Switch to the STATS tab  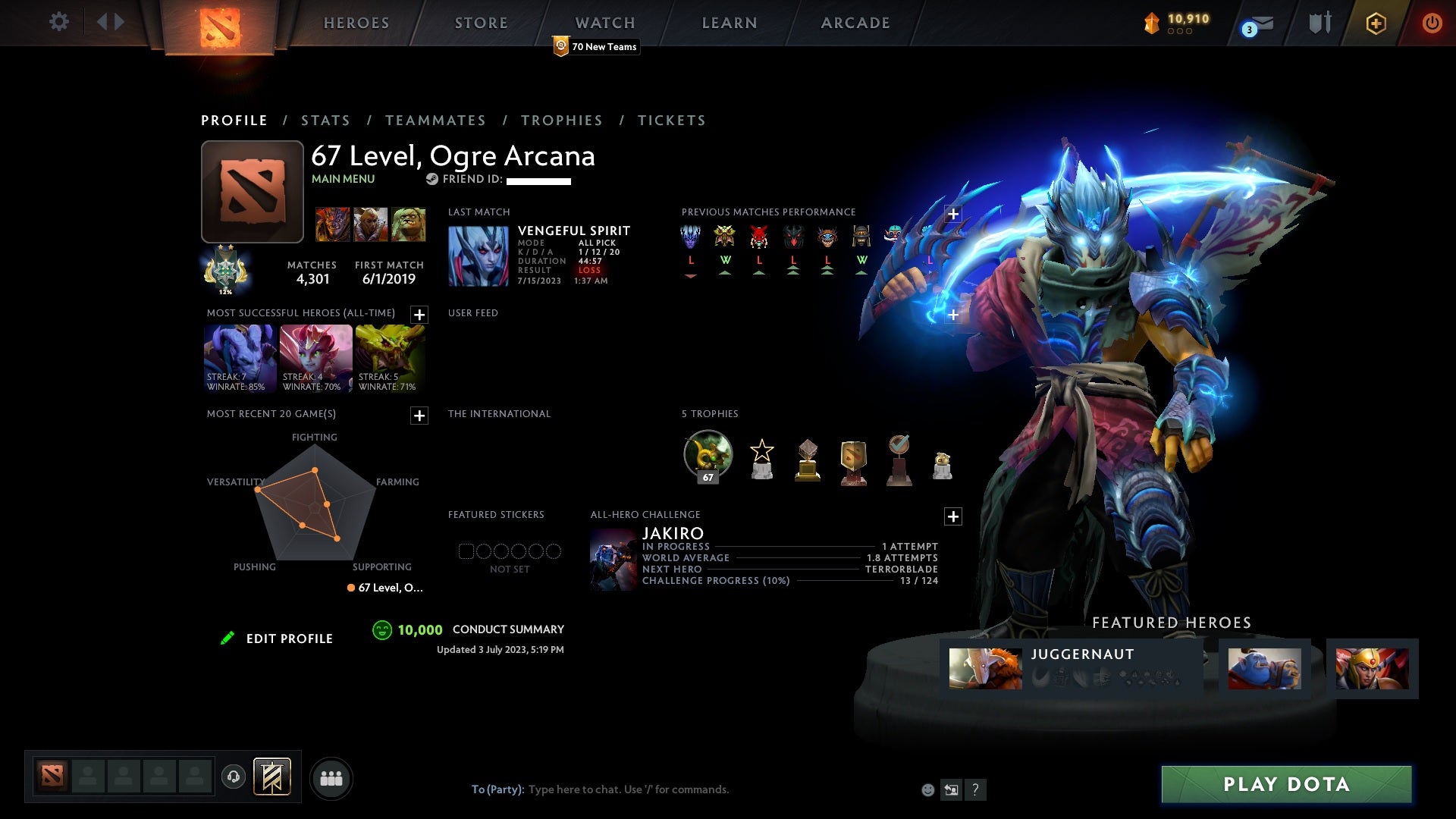pos(325,120)
